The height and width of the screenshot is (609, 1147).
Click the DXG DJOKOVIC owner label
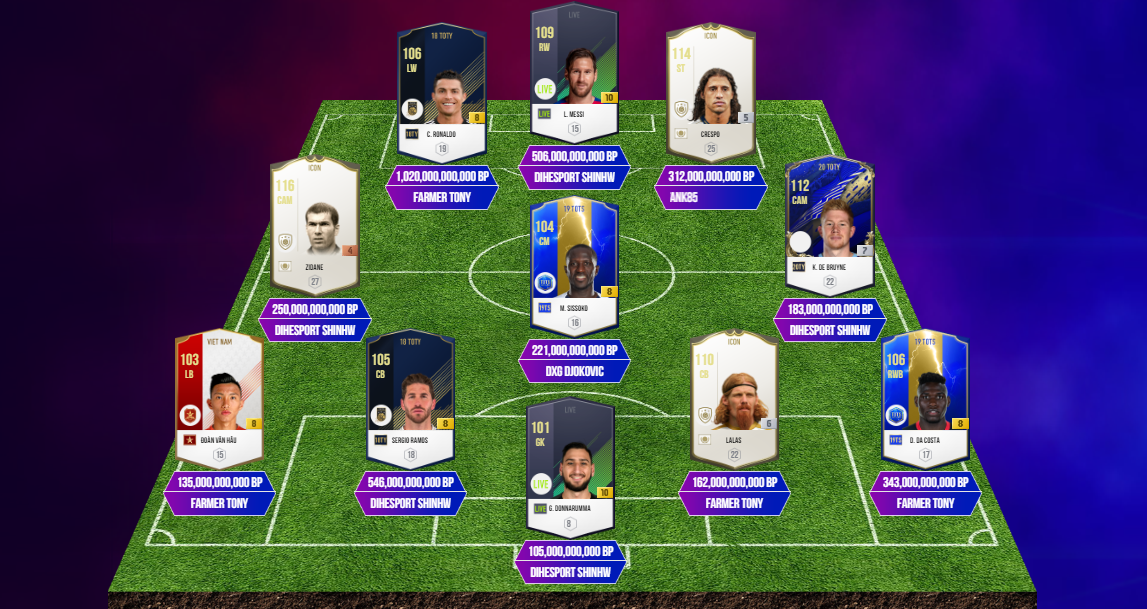[574, 371]
